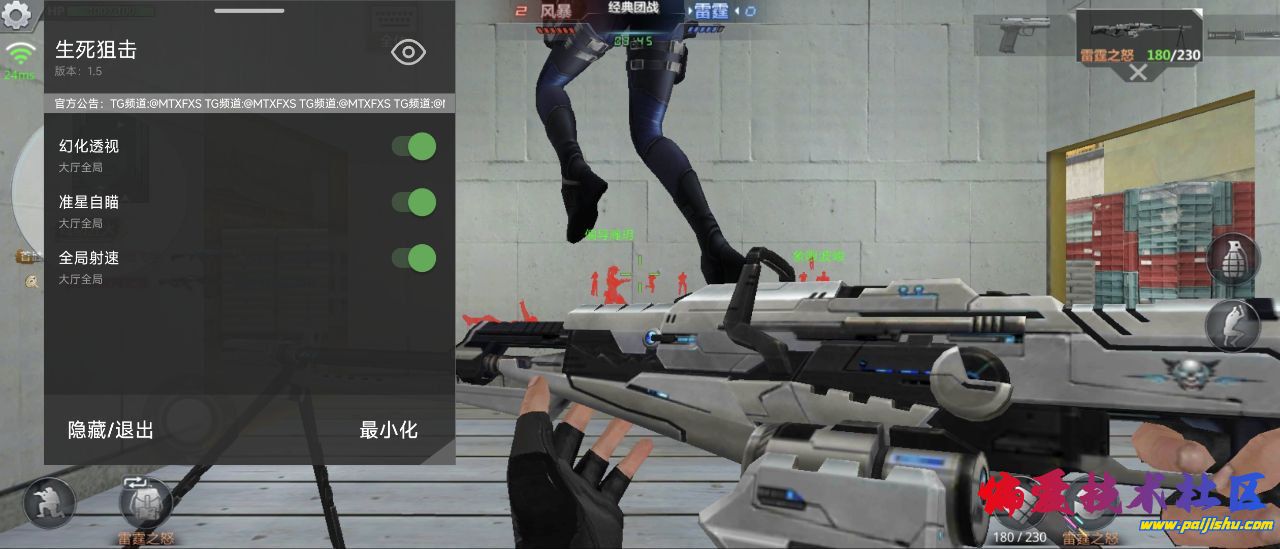Close the weapon bar with the X

1138,72
